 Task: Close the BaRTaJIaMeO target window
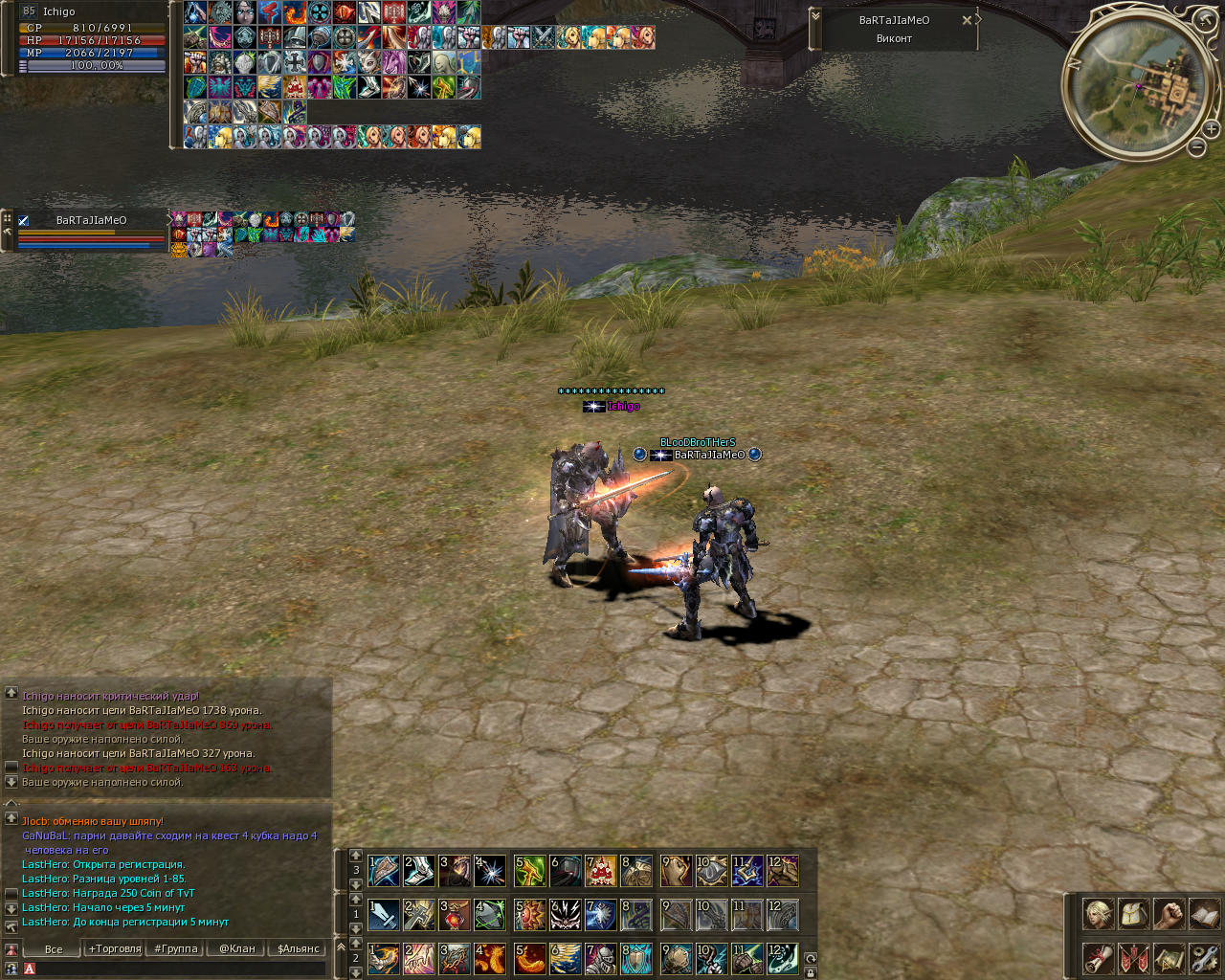click(967, 20)
